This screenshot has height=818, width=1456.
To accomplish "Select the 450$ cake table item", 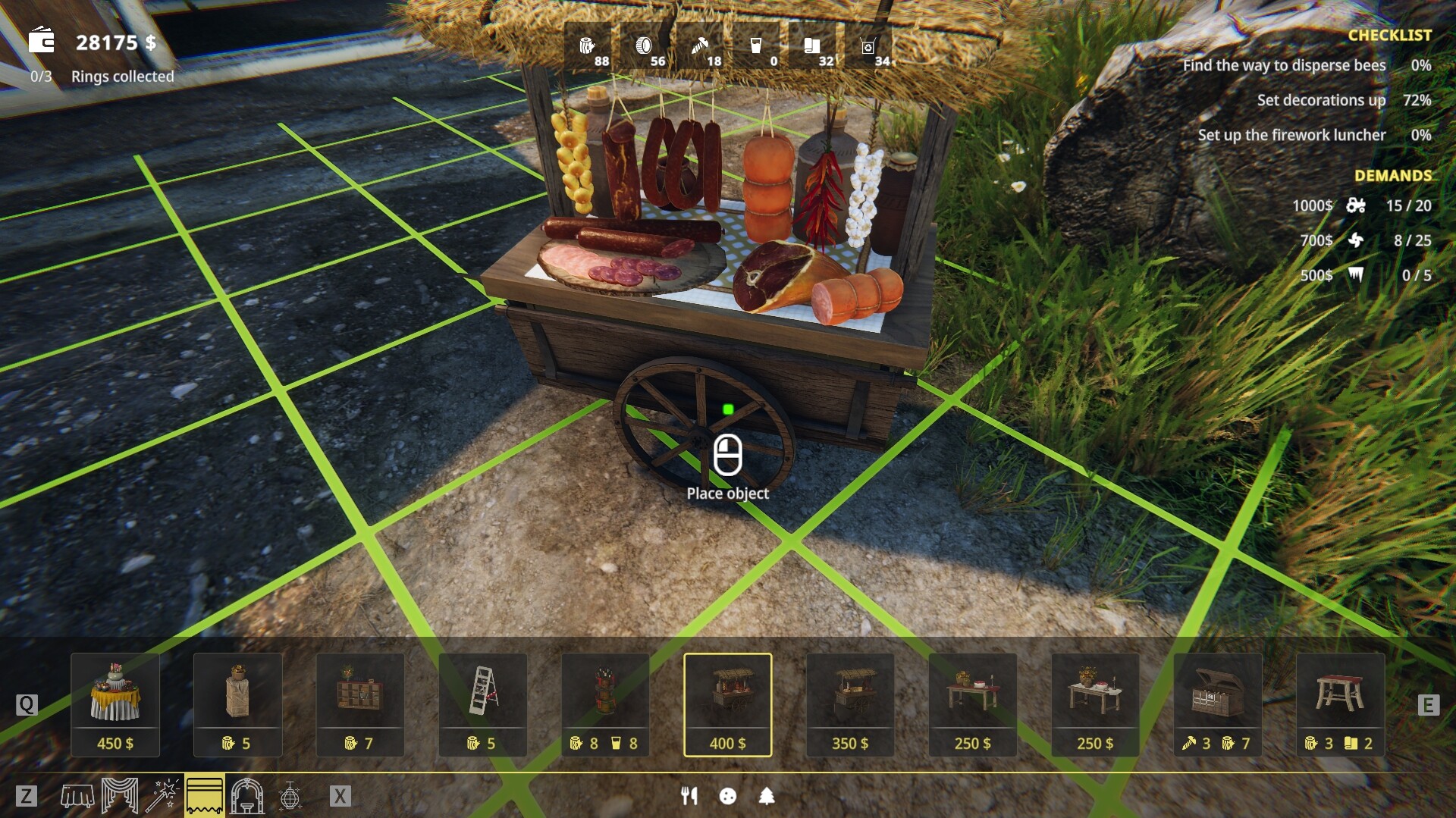I will click(115, 704).
